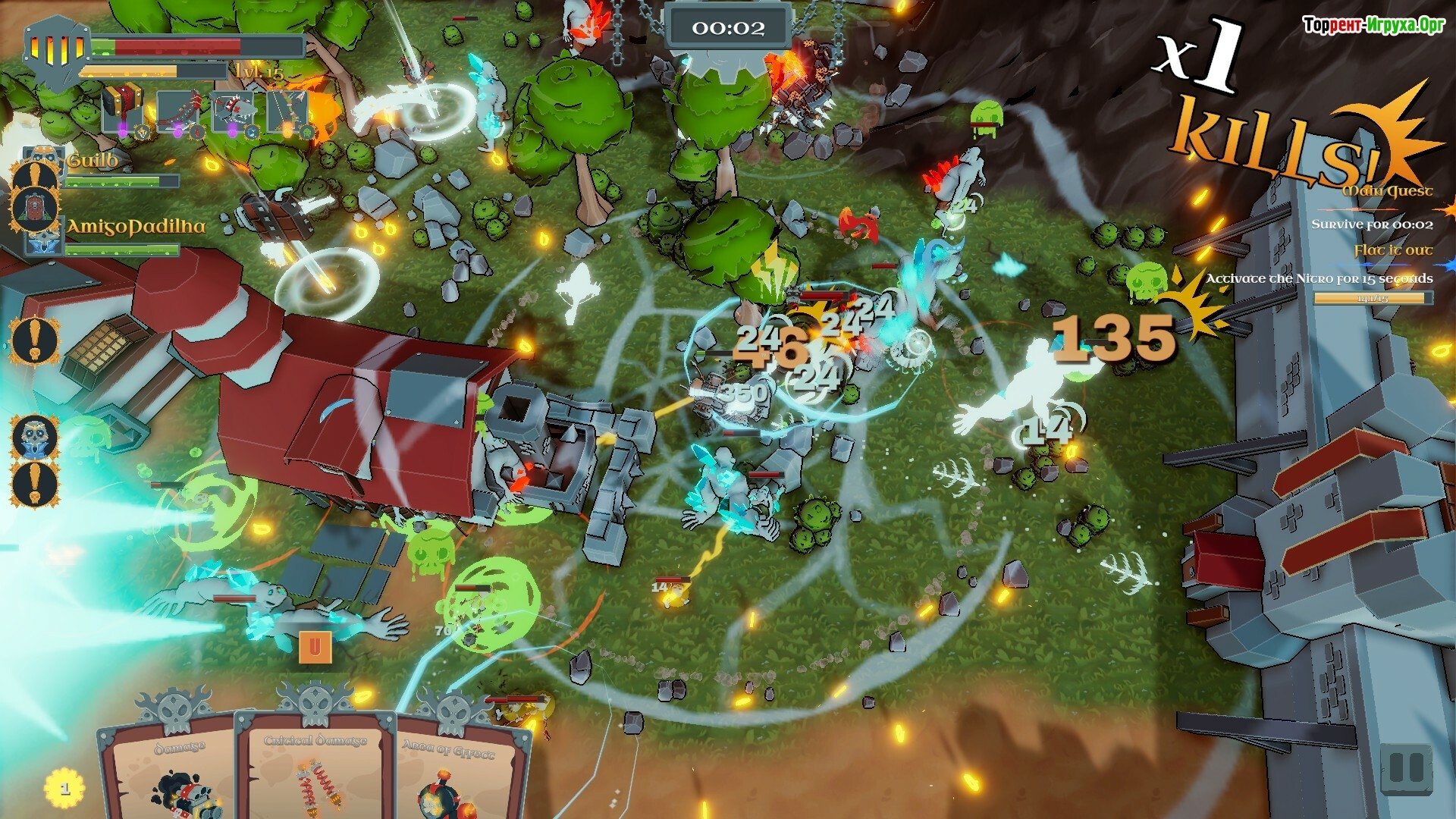Open the Торрент-Игруха.Орг watermark link
This screenshot has width=1456, height=819.
tap(1373, 26)
